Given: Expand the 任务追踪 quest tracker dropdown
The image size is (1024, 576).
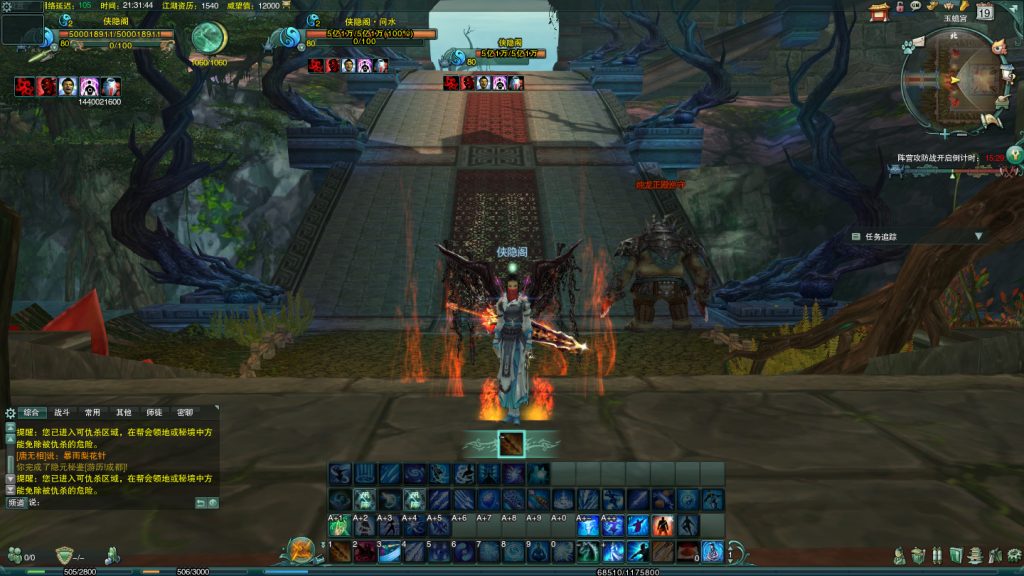Looking at the screenshot, I should (978, 236).
